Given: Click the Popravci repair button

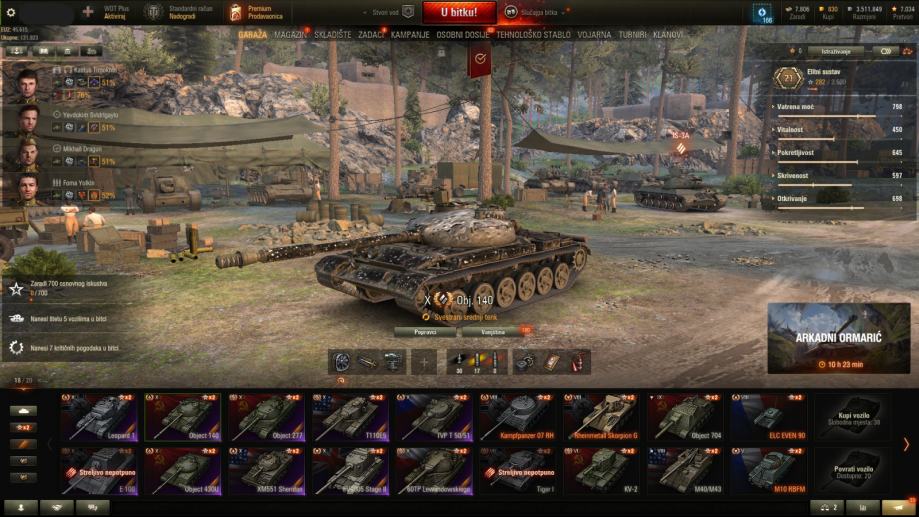Looking at the screenshot, I should point(425,331).
